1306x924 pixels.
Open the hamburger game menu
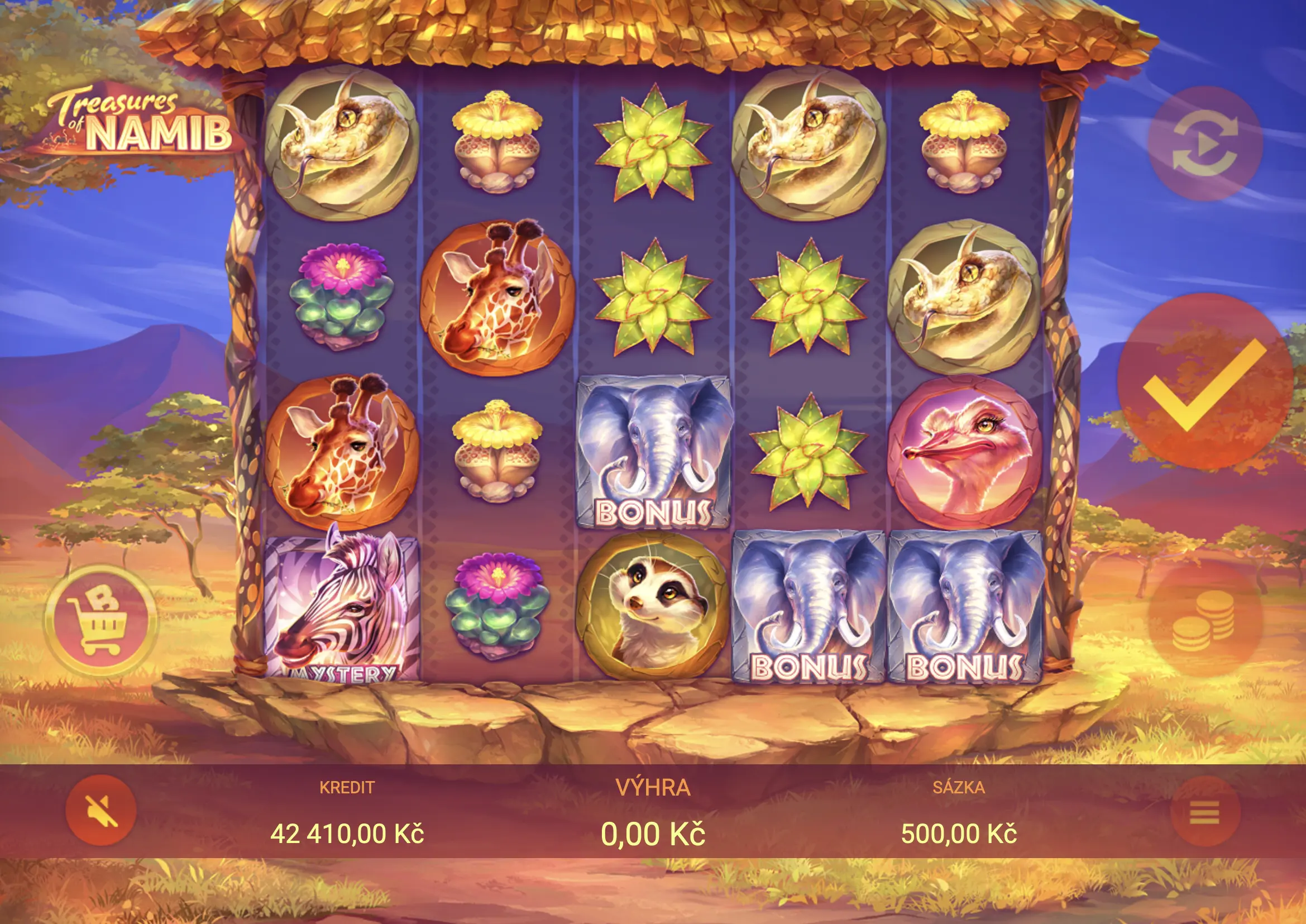point(1205,811)
